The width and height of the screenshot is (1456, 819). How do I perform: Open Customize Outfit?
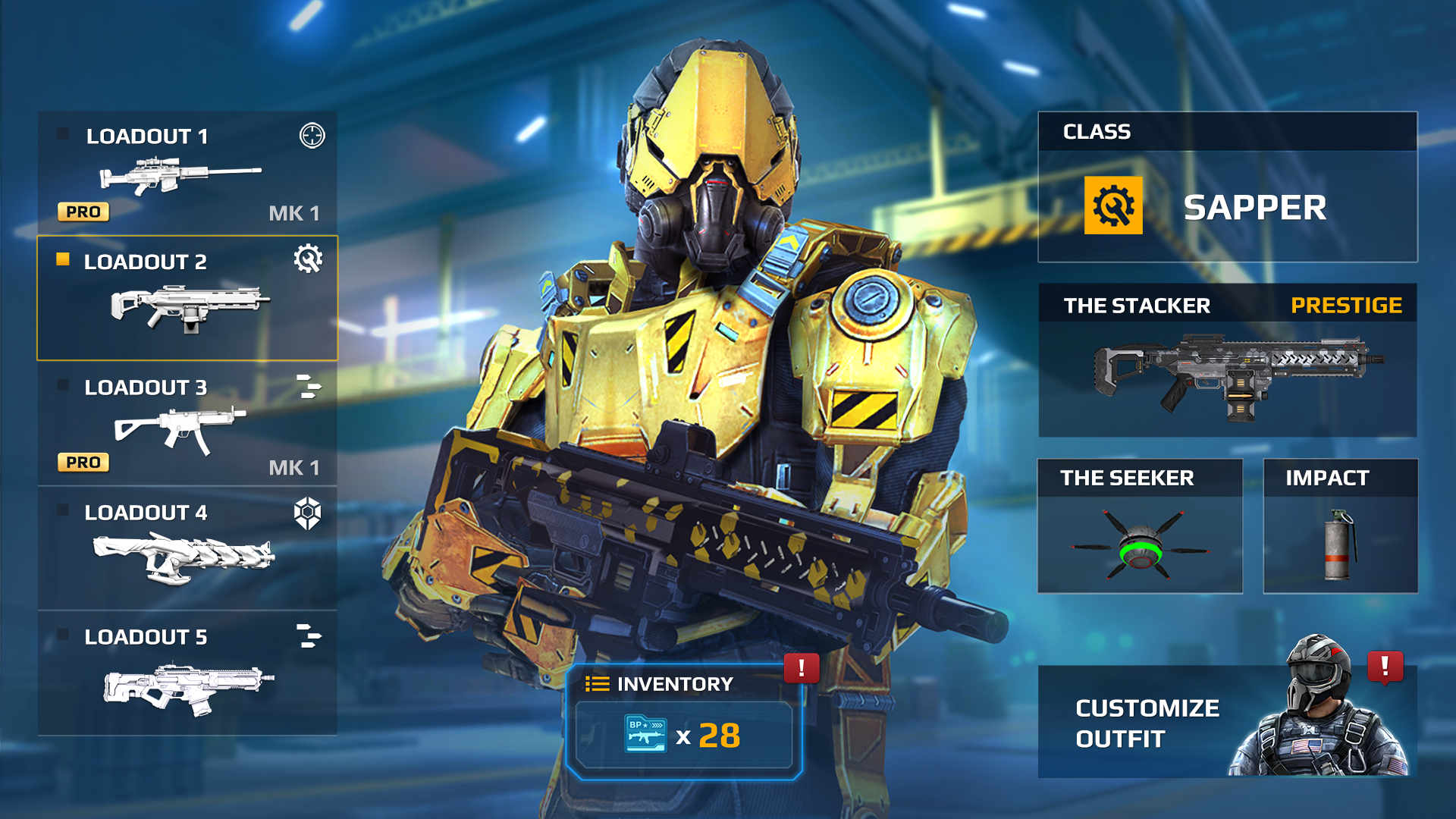[1227, 721]
